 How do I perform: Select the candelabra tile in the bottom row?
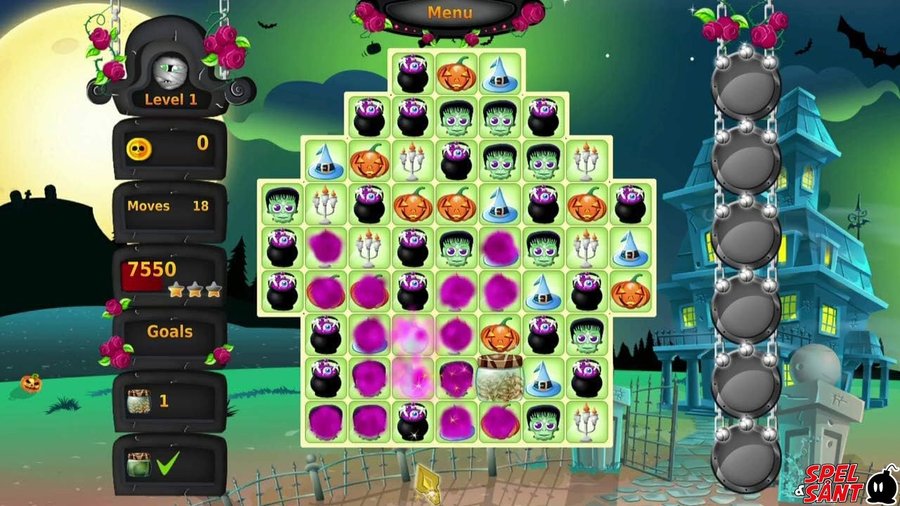[x=586, y=422]
